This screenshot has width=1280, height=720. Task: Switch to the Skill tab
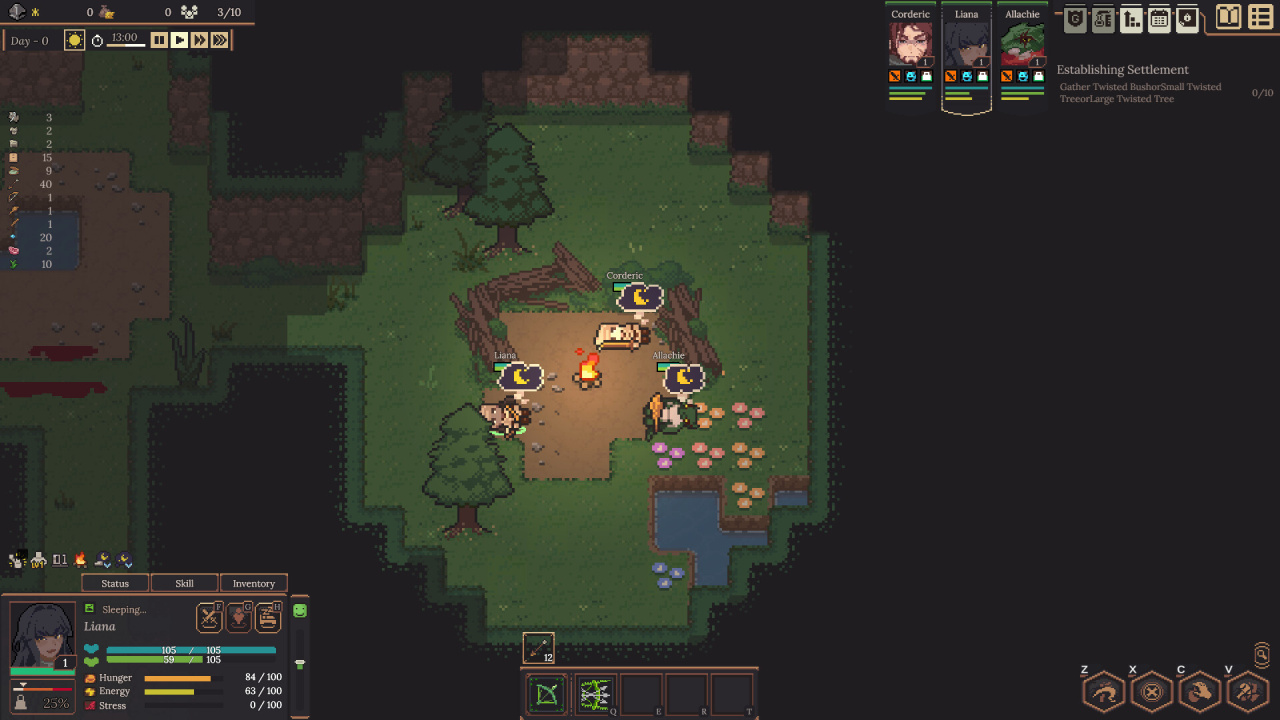pyautogui.click(x=184, y=583)
